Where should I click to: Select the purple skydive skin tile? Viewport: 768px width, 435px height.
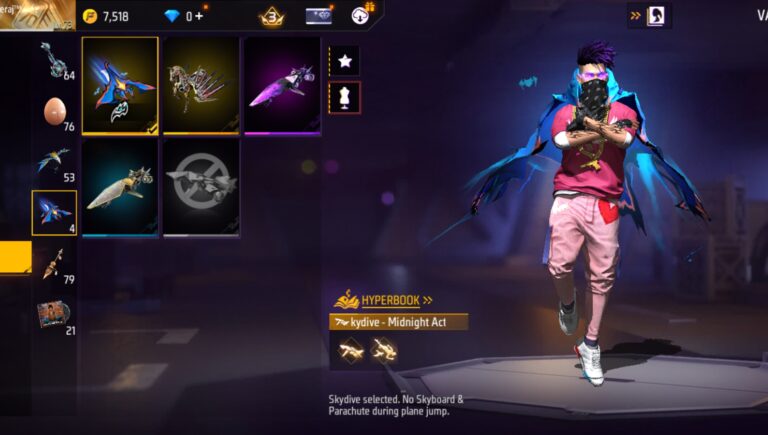[282, 85]
